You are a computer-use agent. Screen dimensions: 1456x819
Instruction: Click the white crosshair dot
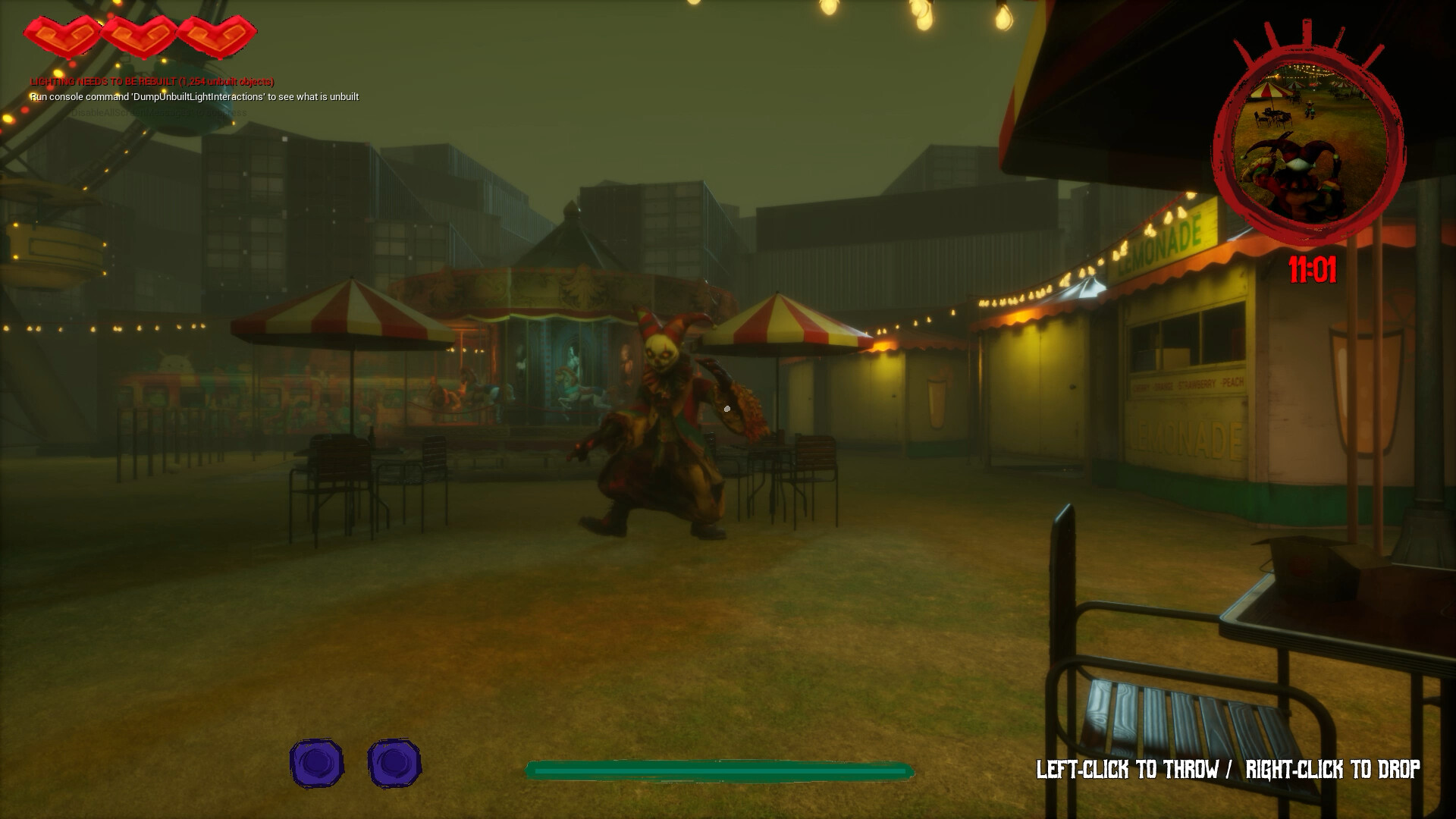(x=728, y=409)
